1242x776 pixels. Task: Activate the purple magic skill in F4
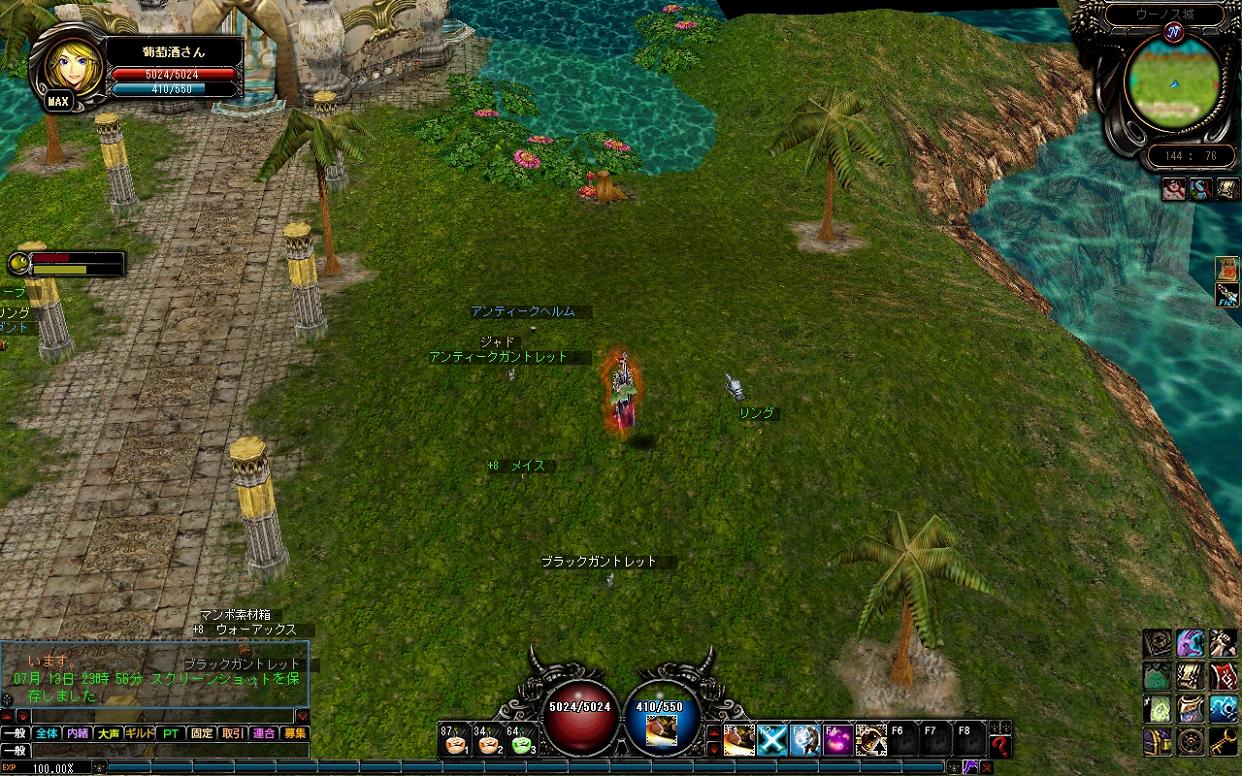click(x=838, y=740)
